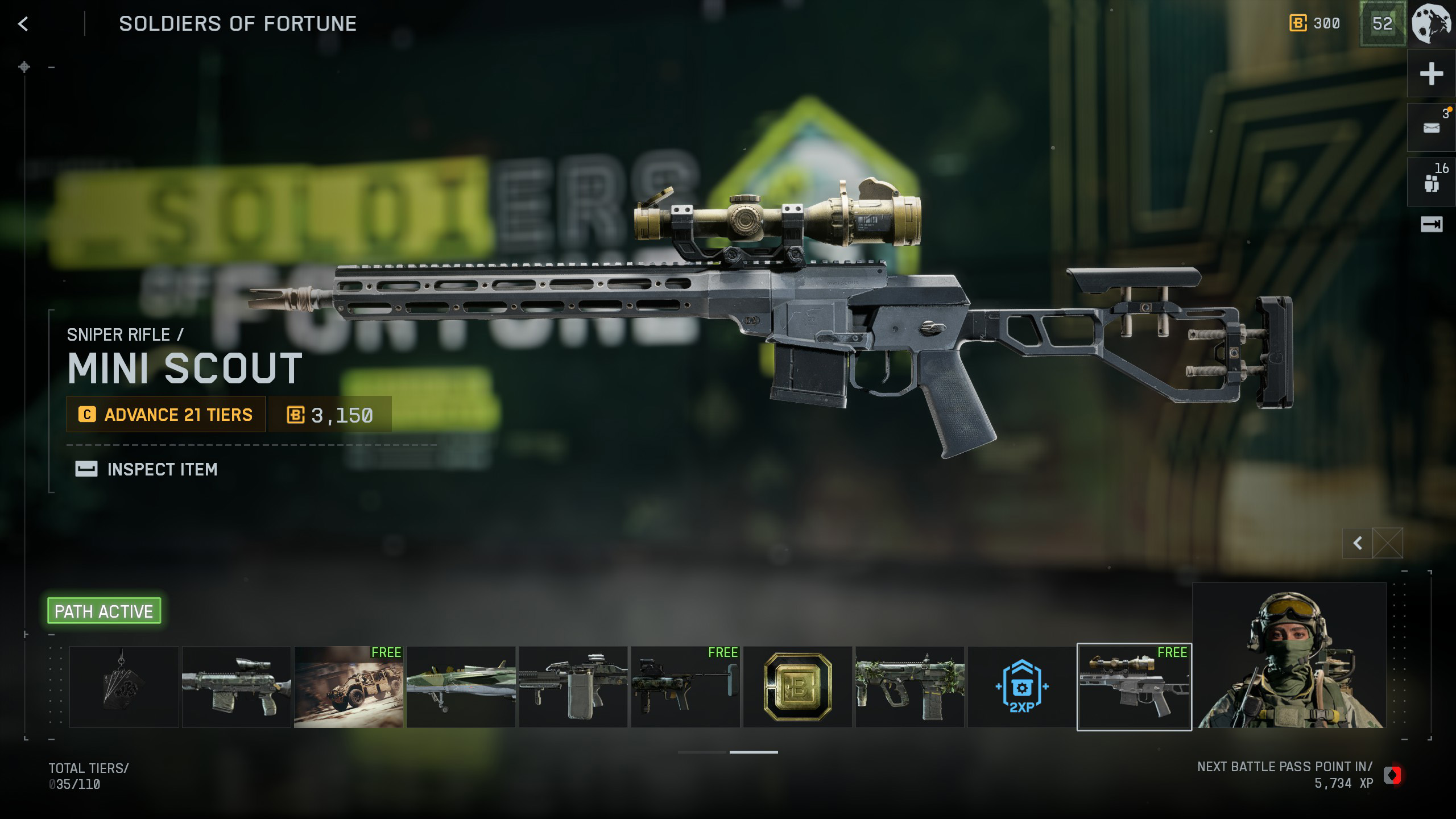The image size is (1456, 819).
Task: Collapse the right sidebar with arrow icon
Action: (1431, 225)
